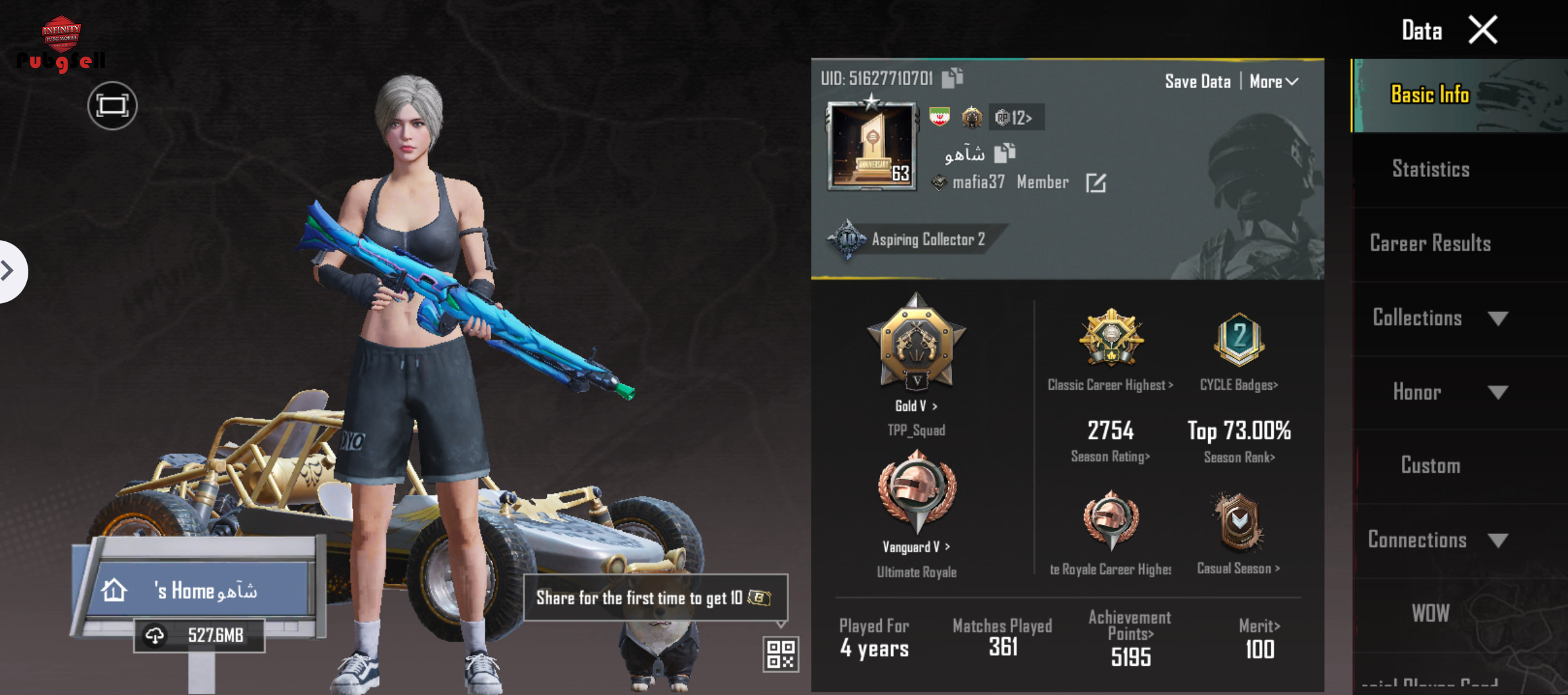The height and width of the screenshot is (695, 1568).
Task: Switch to the Statistics tab
Action: (1430, 169)
